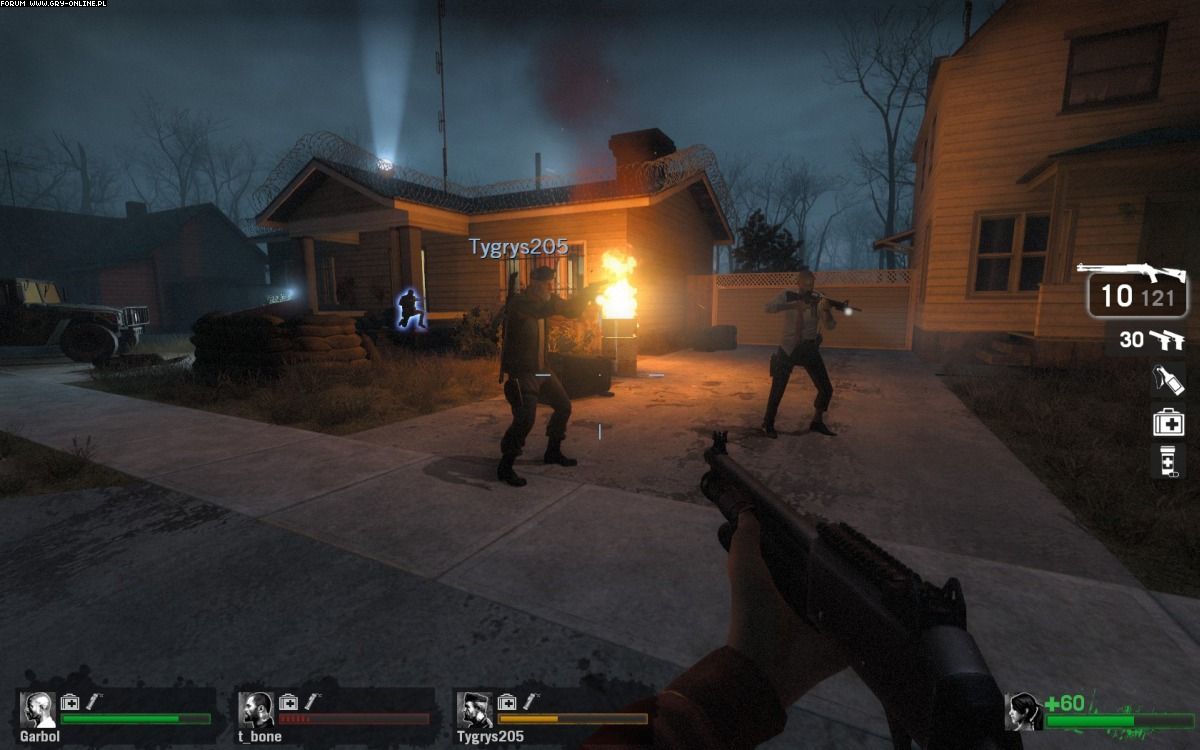Choose the pain pills slot
This screenshot has width=1200, height=750.
[1168, 461]
